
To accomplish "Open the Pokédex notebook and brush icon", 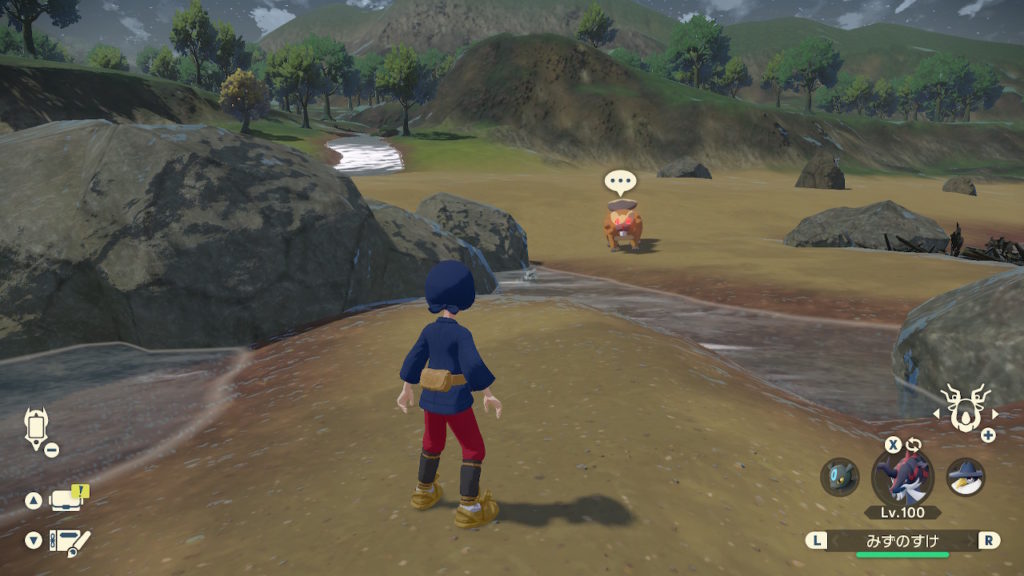I will click(x=70, y=541).
